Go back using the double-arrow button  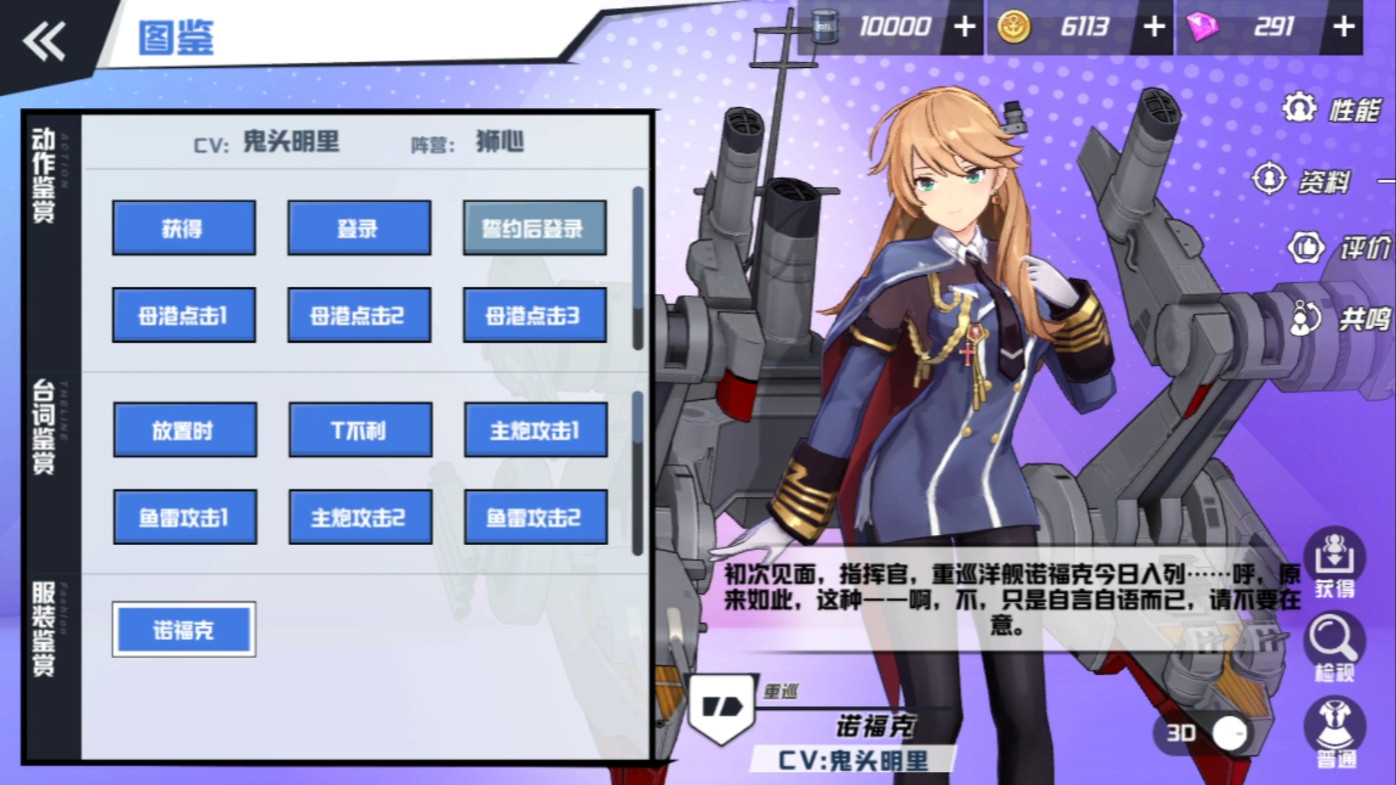[x=44, y=42]
